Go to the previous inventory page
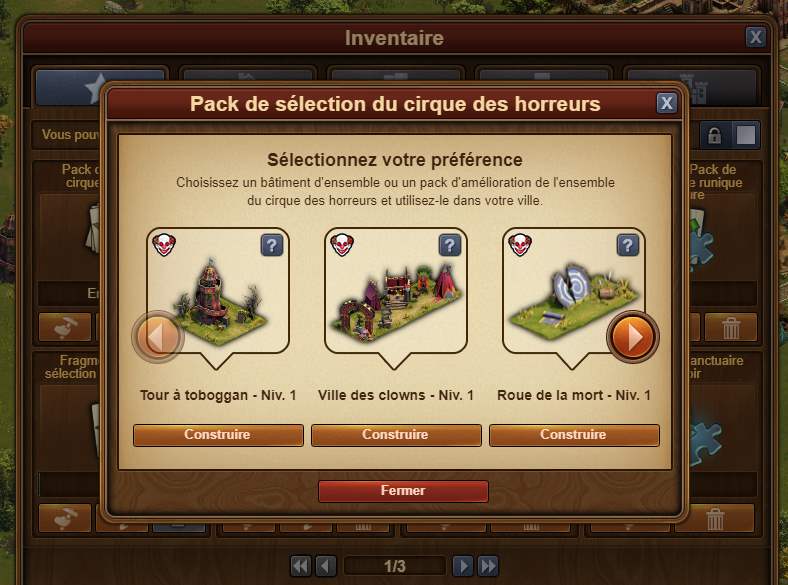The image size is (788, 585). click(x=326, y=566)
